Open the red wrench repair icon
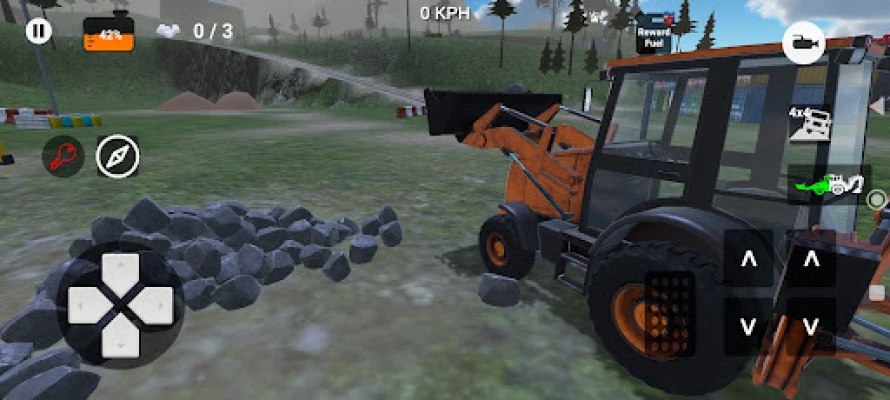Screen dimensions: 890x400 pyautogui.click(x=63, y=157)
